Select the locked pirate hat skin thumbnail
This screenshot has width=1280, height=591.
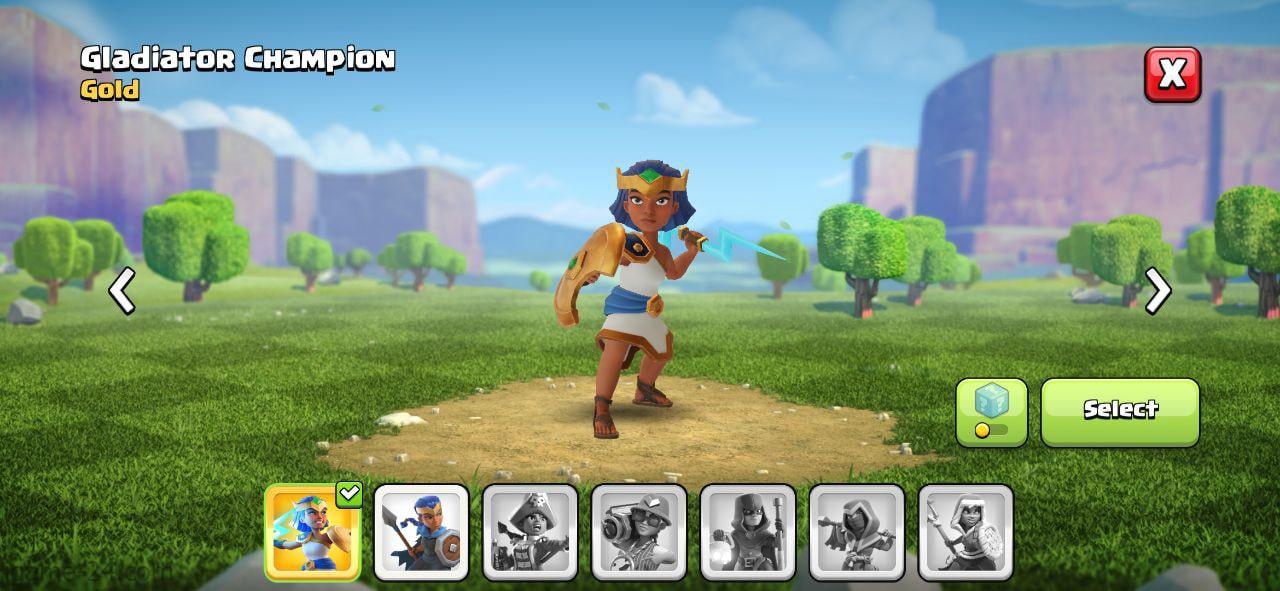point(530,532)
